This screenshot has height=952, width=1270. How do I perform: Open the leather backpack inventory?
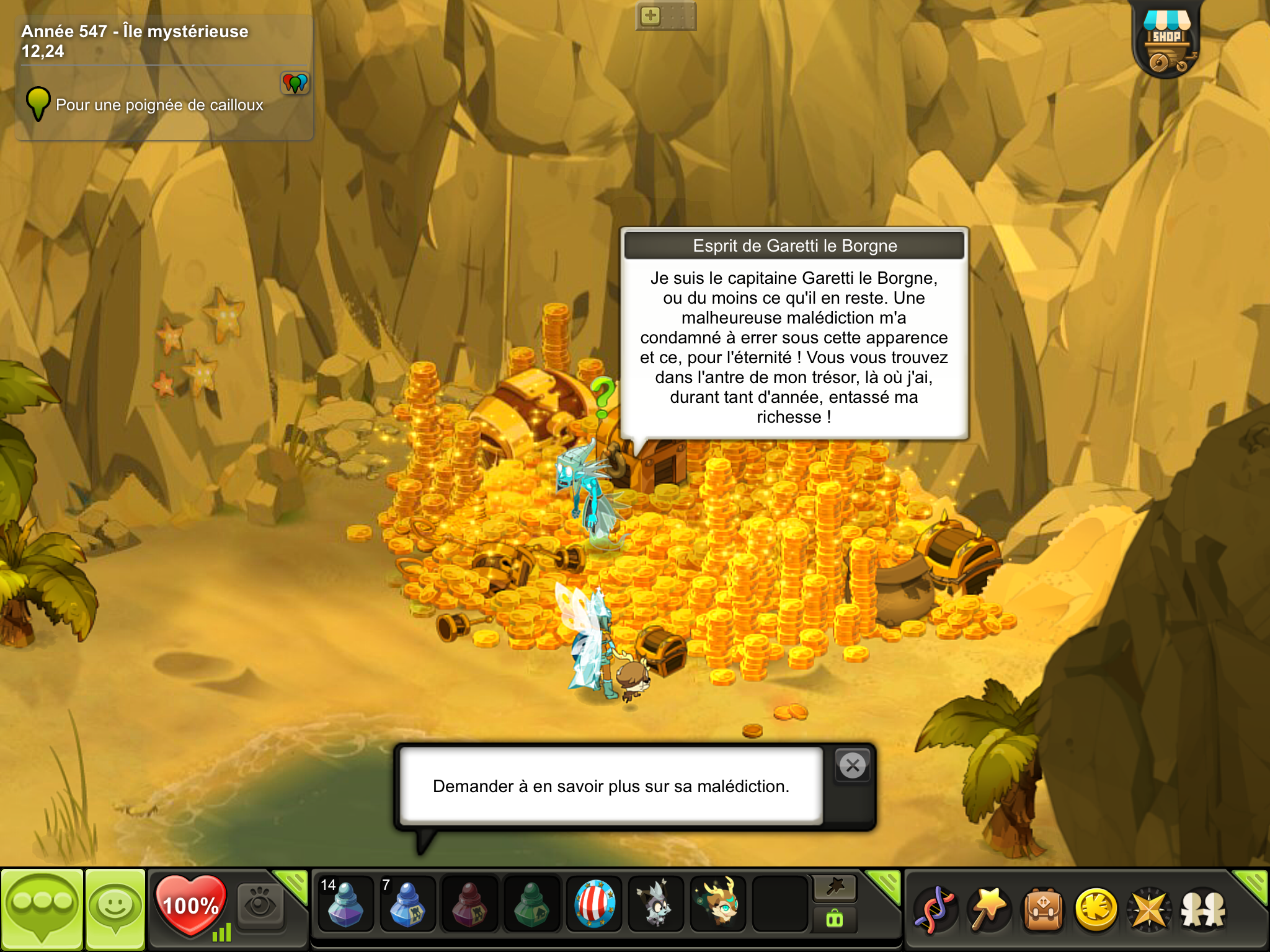click(x=1043, y=910)
